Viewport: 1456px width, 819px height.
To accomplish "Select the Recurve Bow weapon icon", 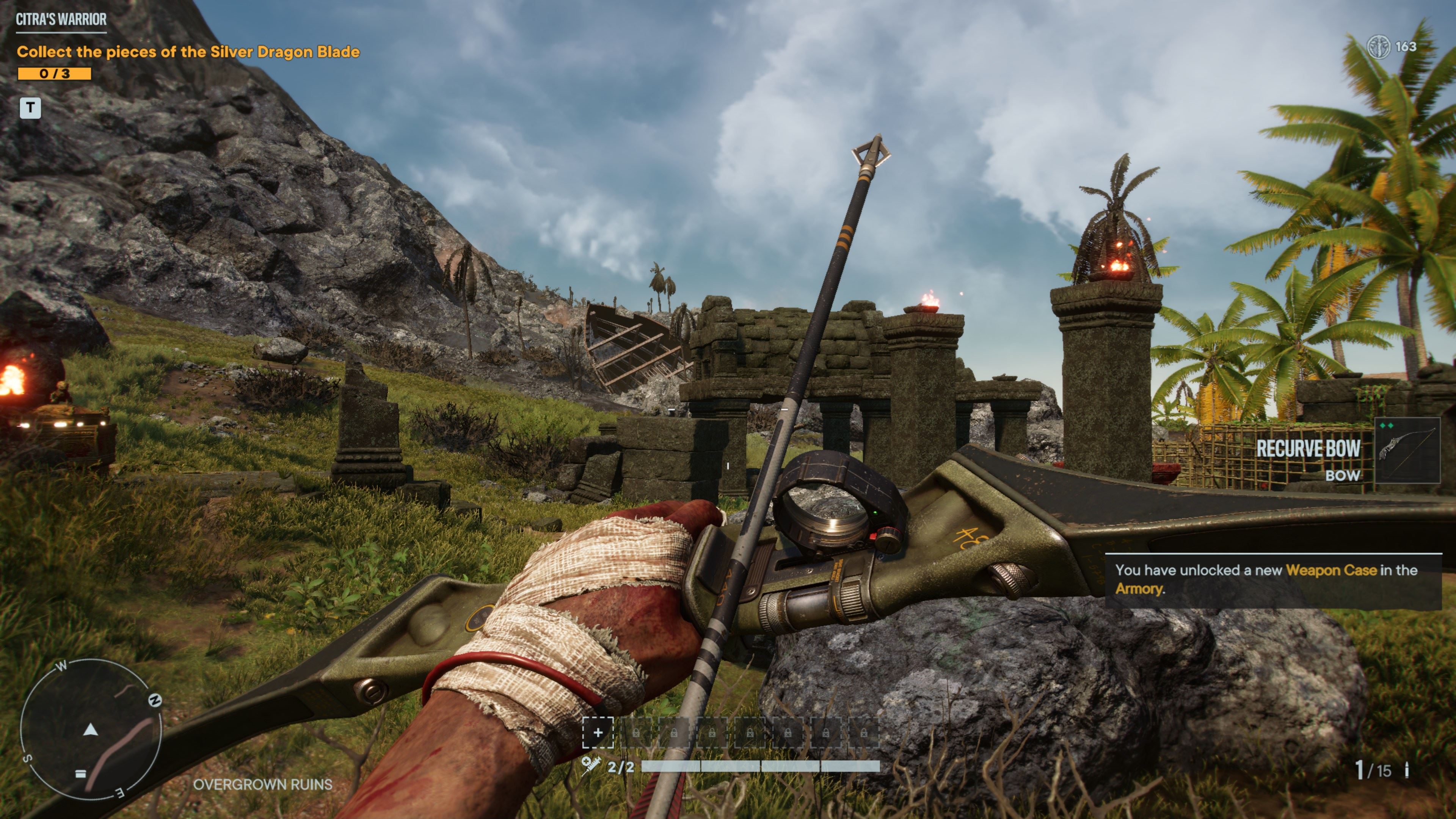I will (x=1407, y=450).
